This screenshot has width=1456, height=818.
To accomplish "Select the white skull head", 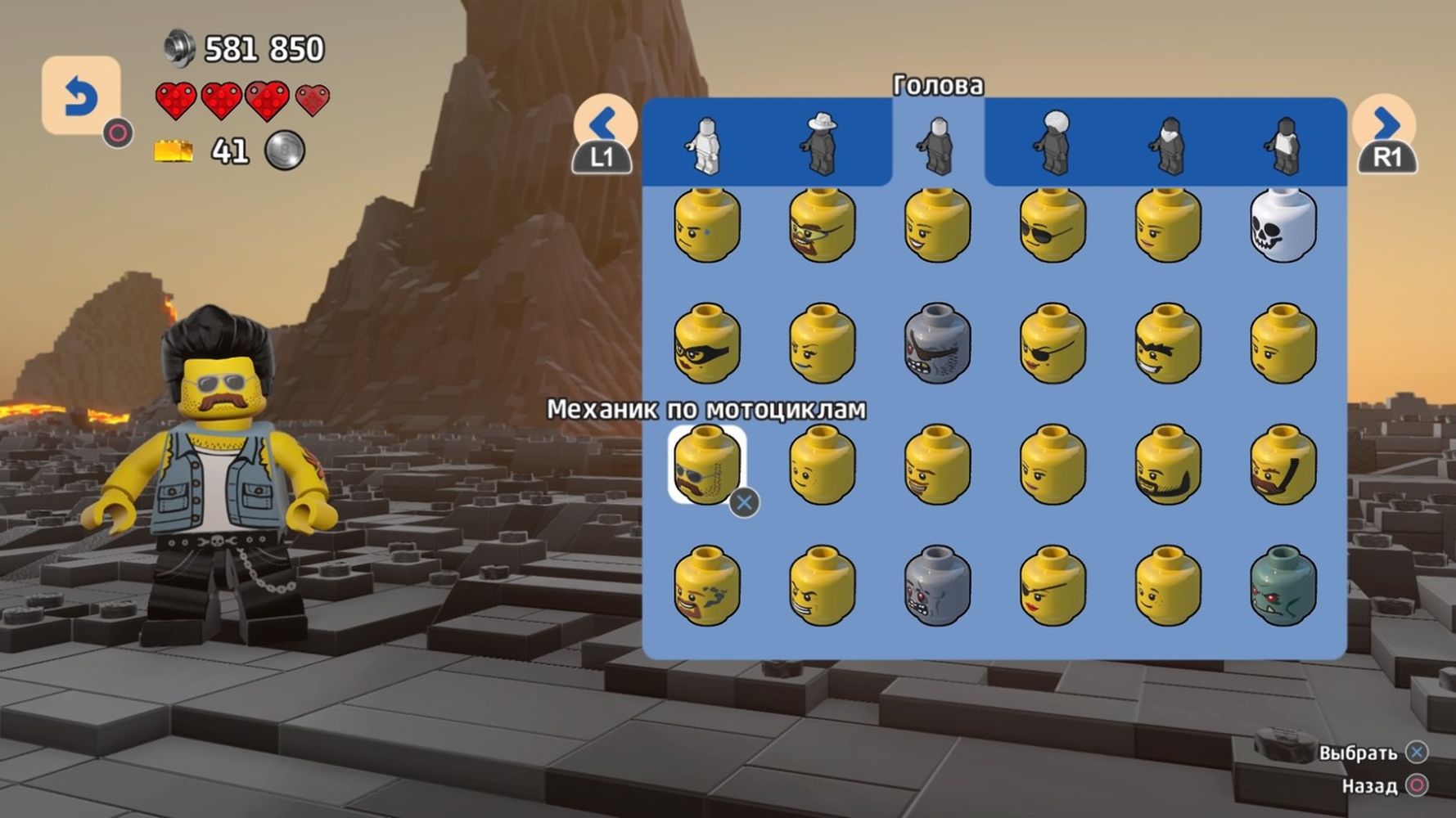I will 1283,225.
